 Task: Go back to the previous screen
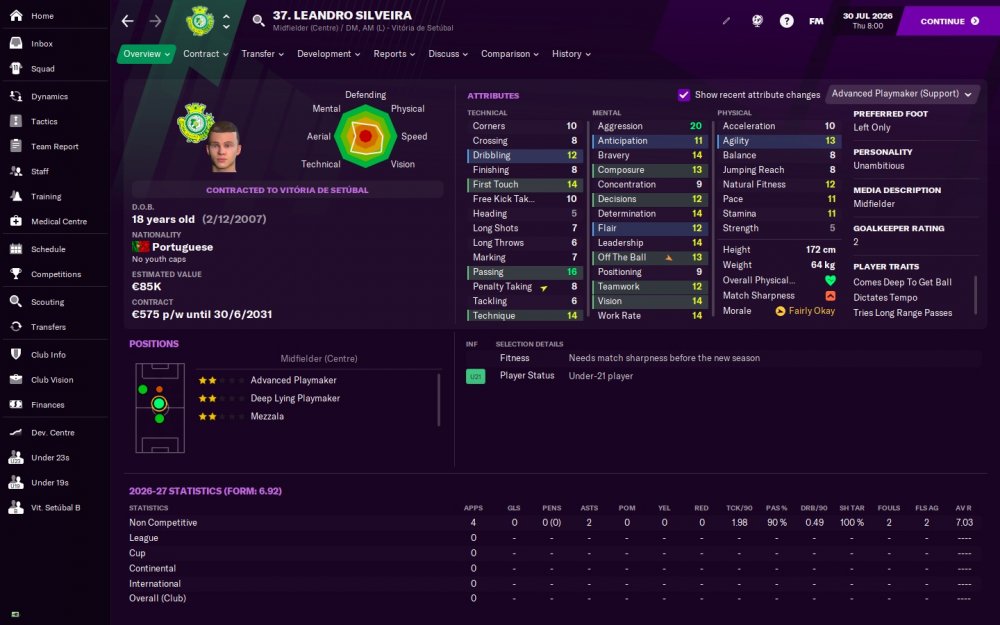coord(127,21)
